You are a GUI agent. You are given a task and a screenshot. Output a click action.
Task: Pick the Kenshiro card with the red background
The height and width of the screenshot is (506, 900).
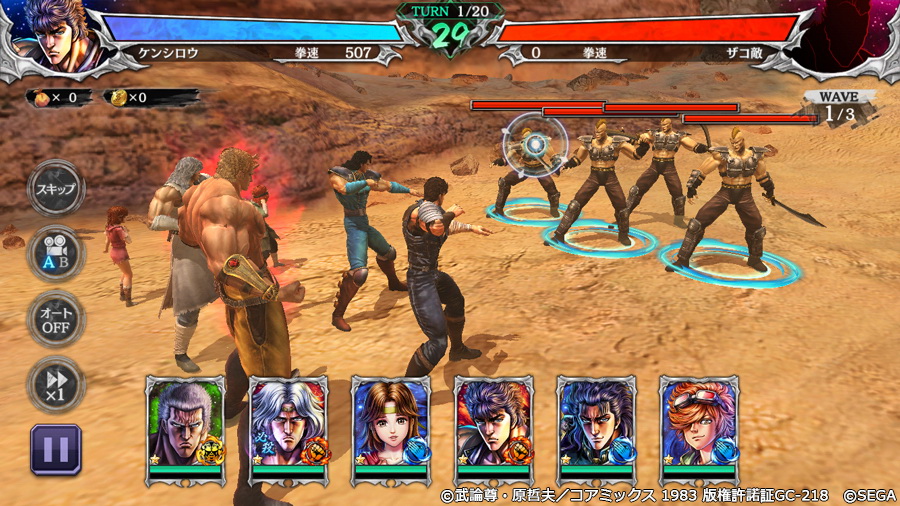coord(493,430)
